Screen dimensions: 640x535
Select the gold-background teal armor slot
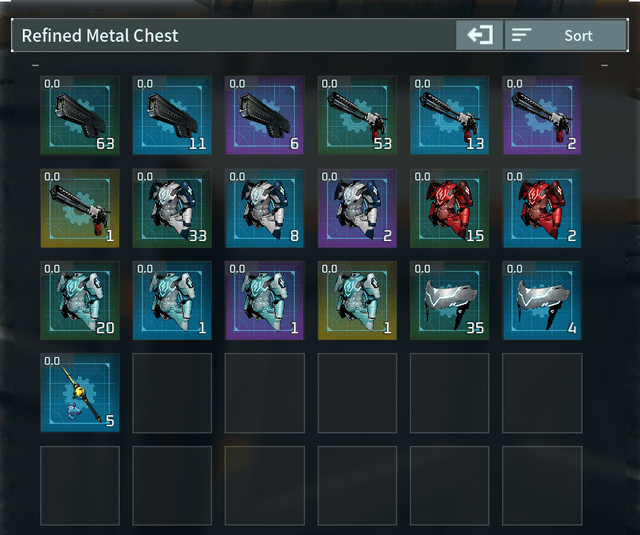coord(357,300)
